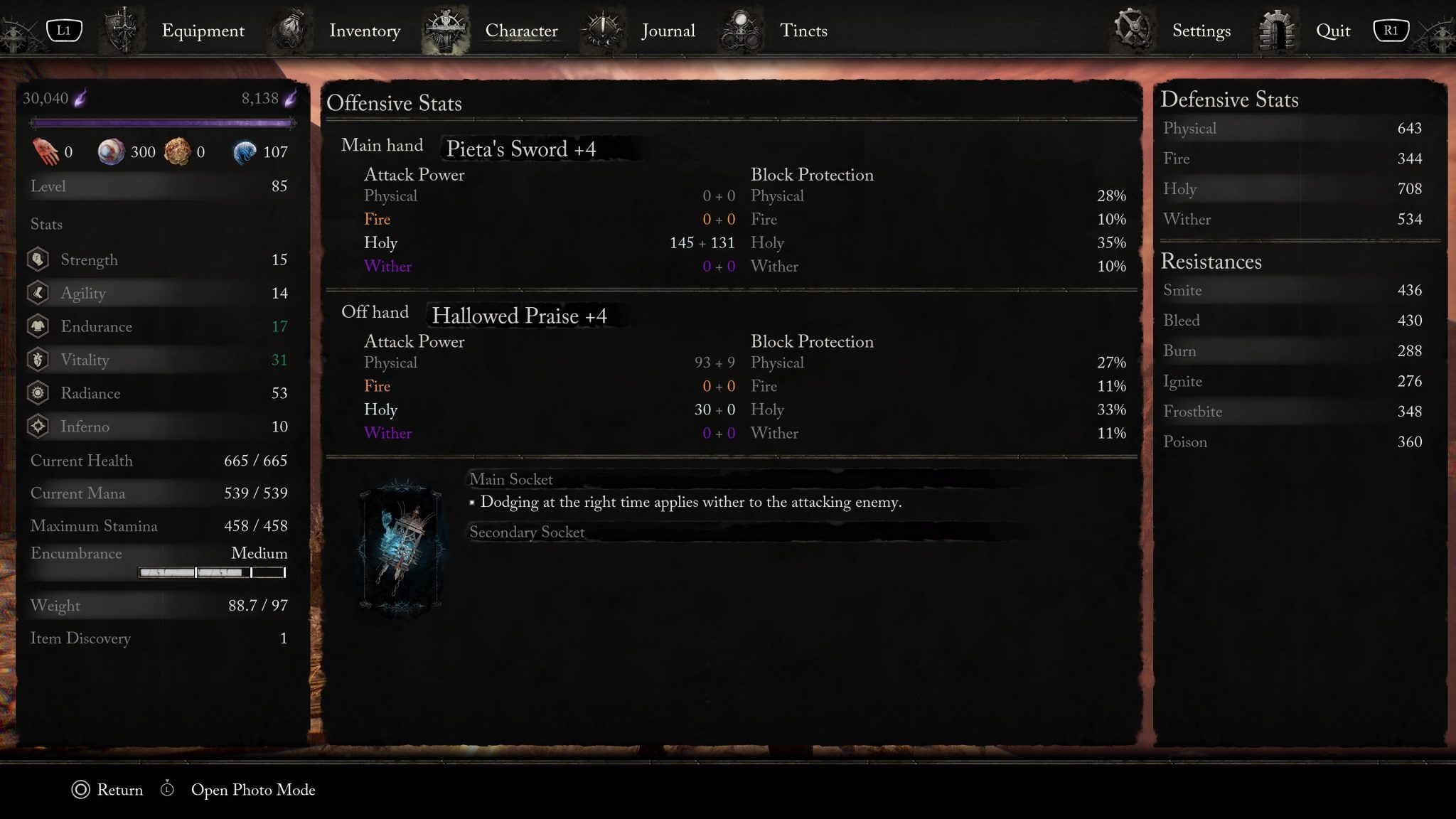Viewport: 1456px width, 819px height.
Task: Click the Agility stat icon
Action: [x=39, y=293]
